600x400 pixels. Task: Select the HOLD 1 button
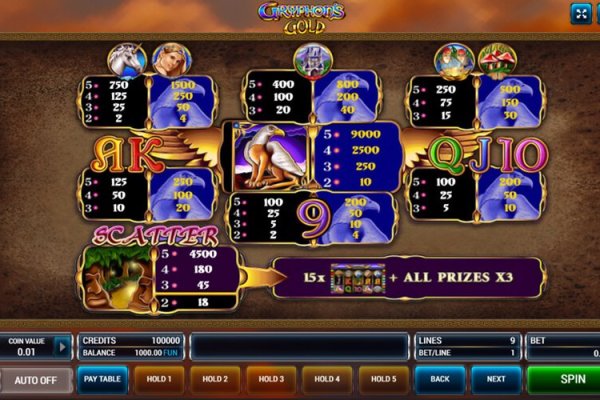[x=159, y=380]
